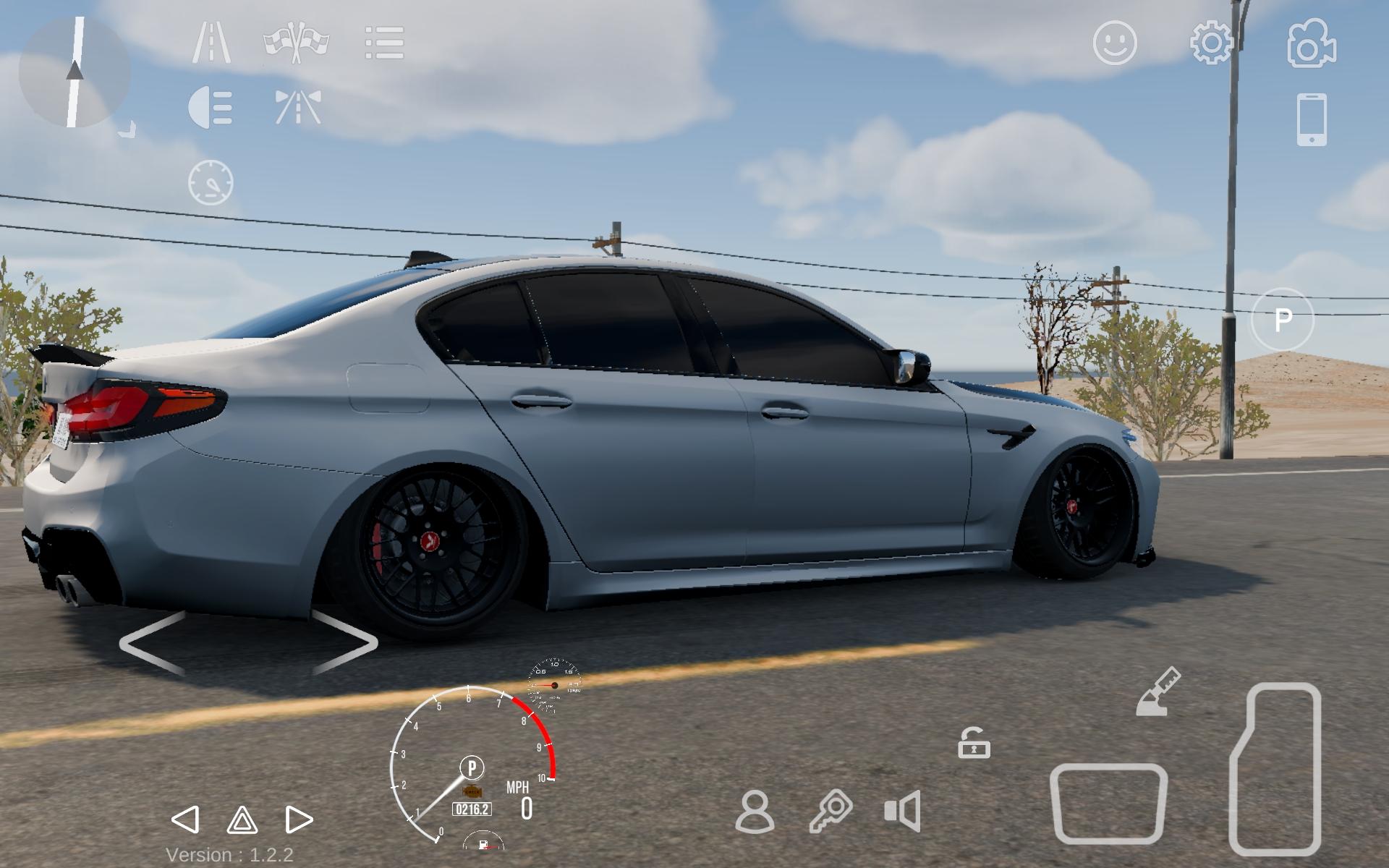This screenshot has height=868, width=1389.
Task: Sound the horn using the speaker icon
Action: pyautogui.click(x=903, y=811)
